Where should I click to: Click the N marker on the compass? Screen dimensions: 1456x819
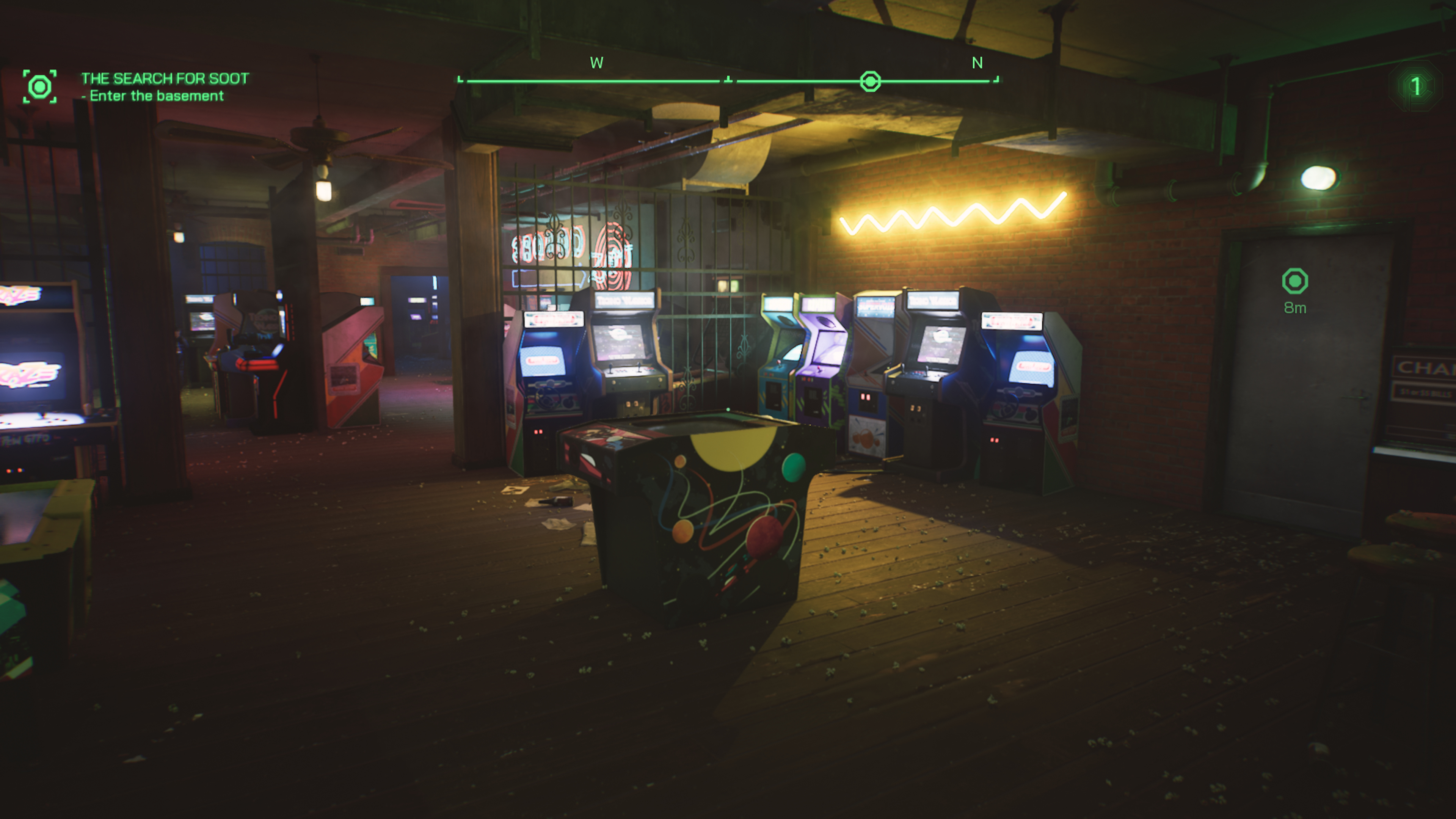click(x=977, y=63)
